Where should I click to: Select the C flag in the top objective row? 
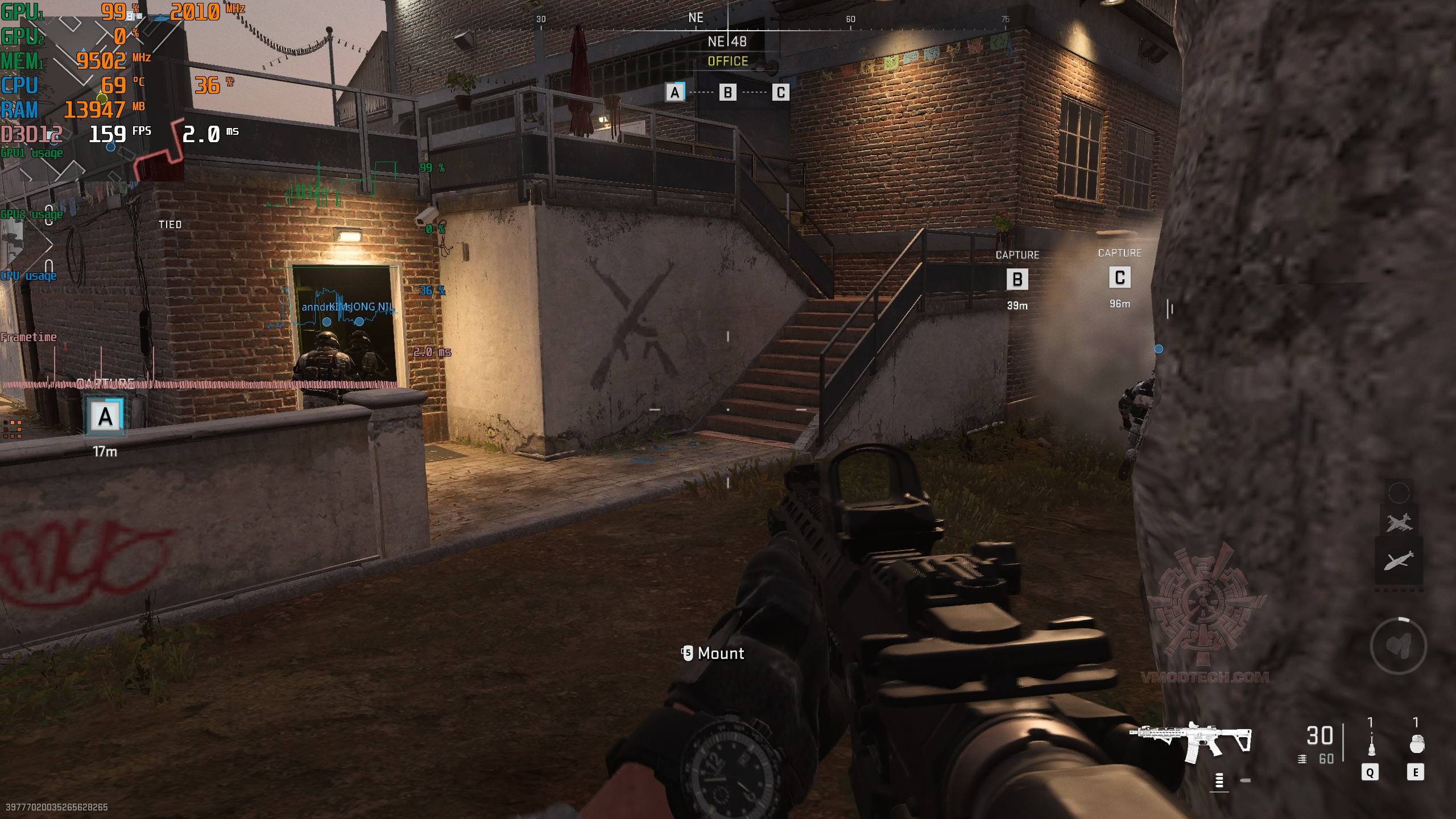(x=781, y=92)
